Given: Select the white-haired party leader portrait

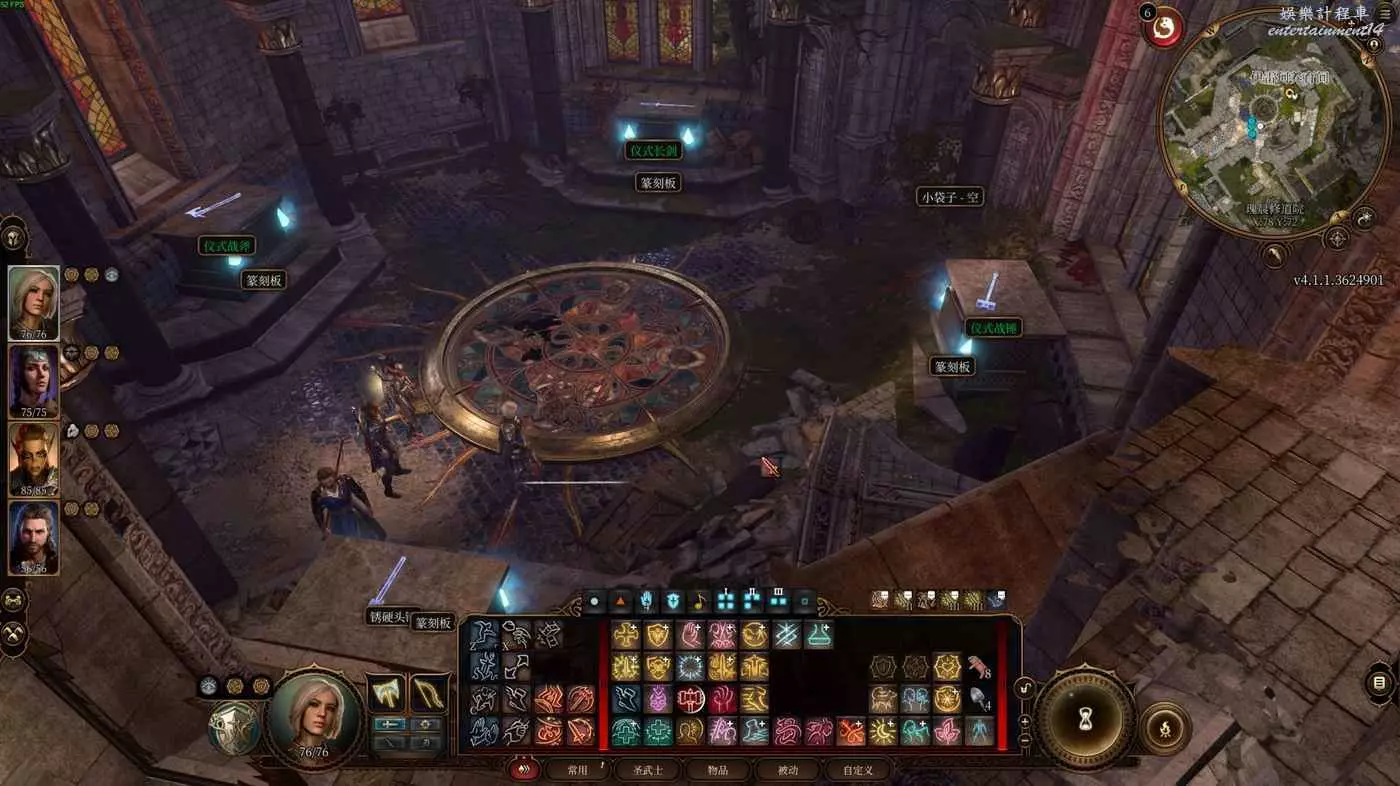Looking at the screenshot, I should [34, 300].
